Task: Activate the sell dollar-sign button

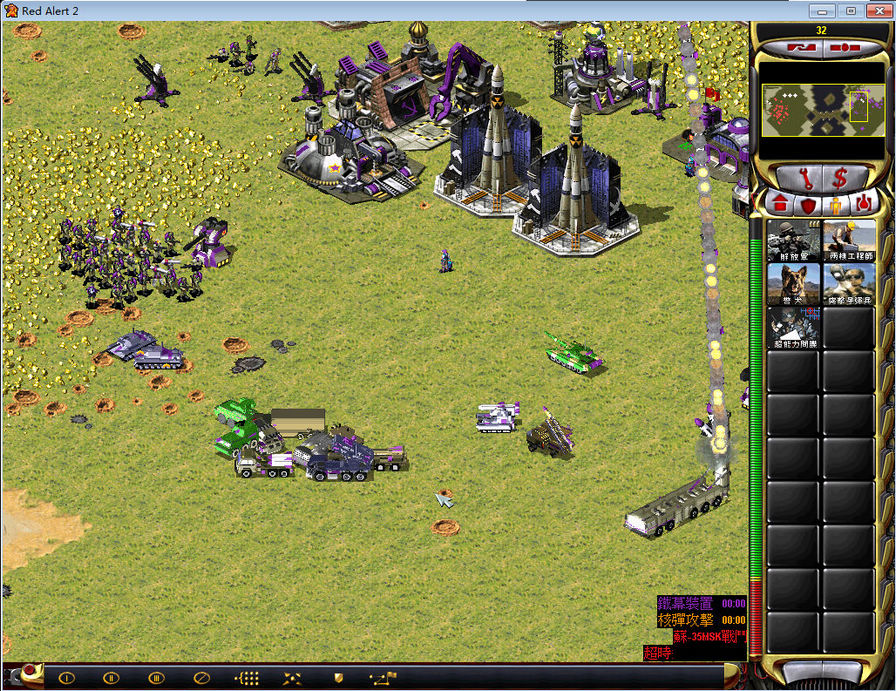Action: (840, 178)
